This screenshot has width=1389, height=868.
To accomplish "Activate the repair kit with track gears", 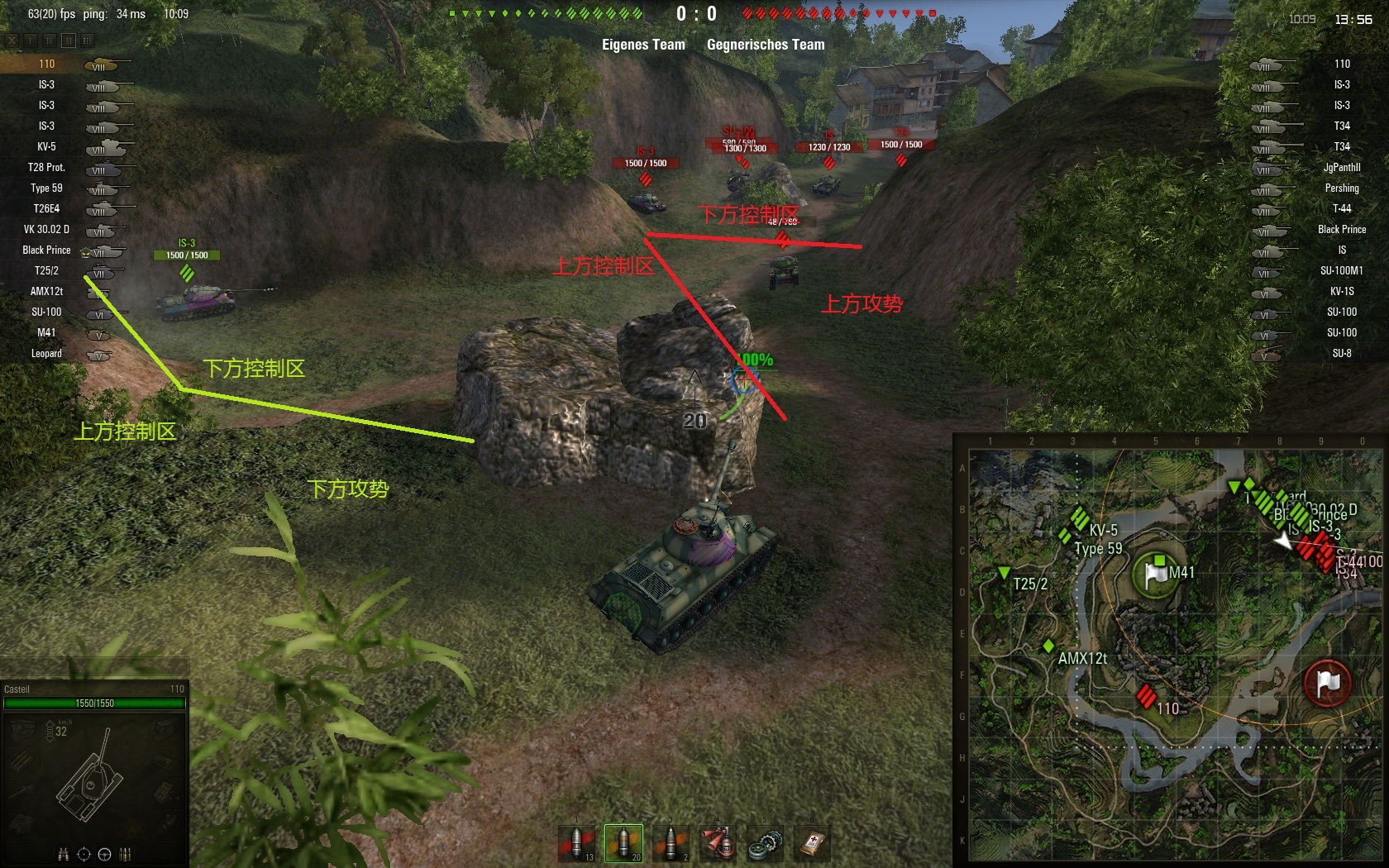I will coord(765,842).
